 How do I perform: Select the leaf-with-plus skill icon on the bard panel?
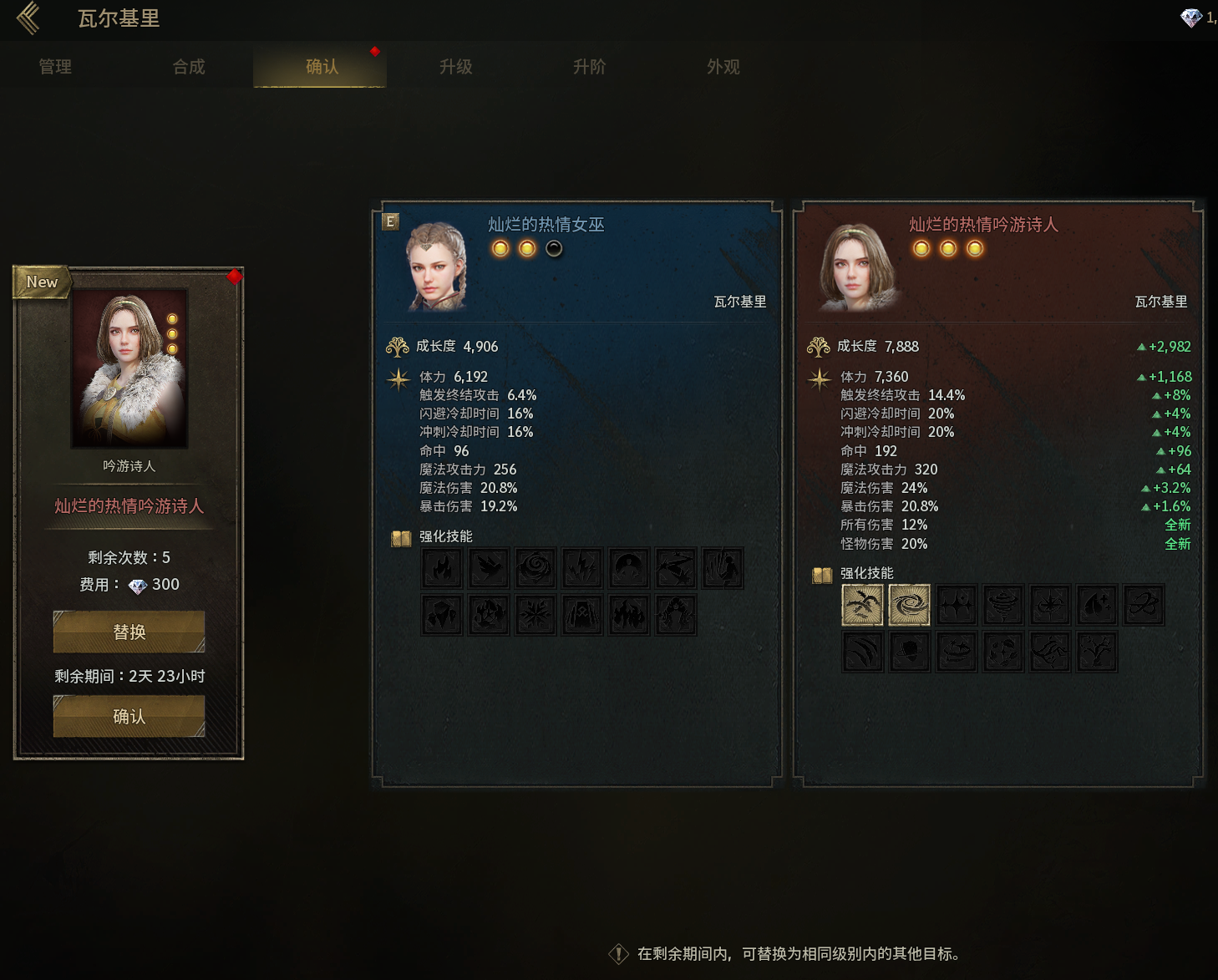(x=1097, y=605)
